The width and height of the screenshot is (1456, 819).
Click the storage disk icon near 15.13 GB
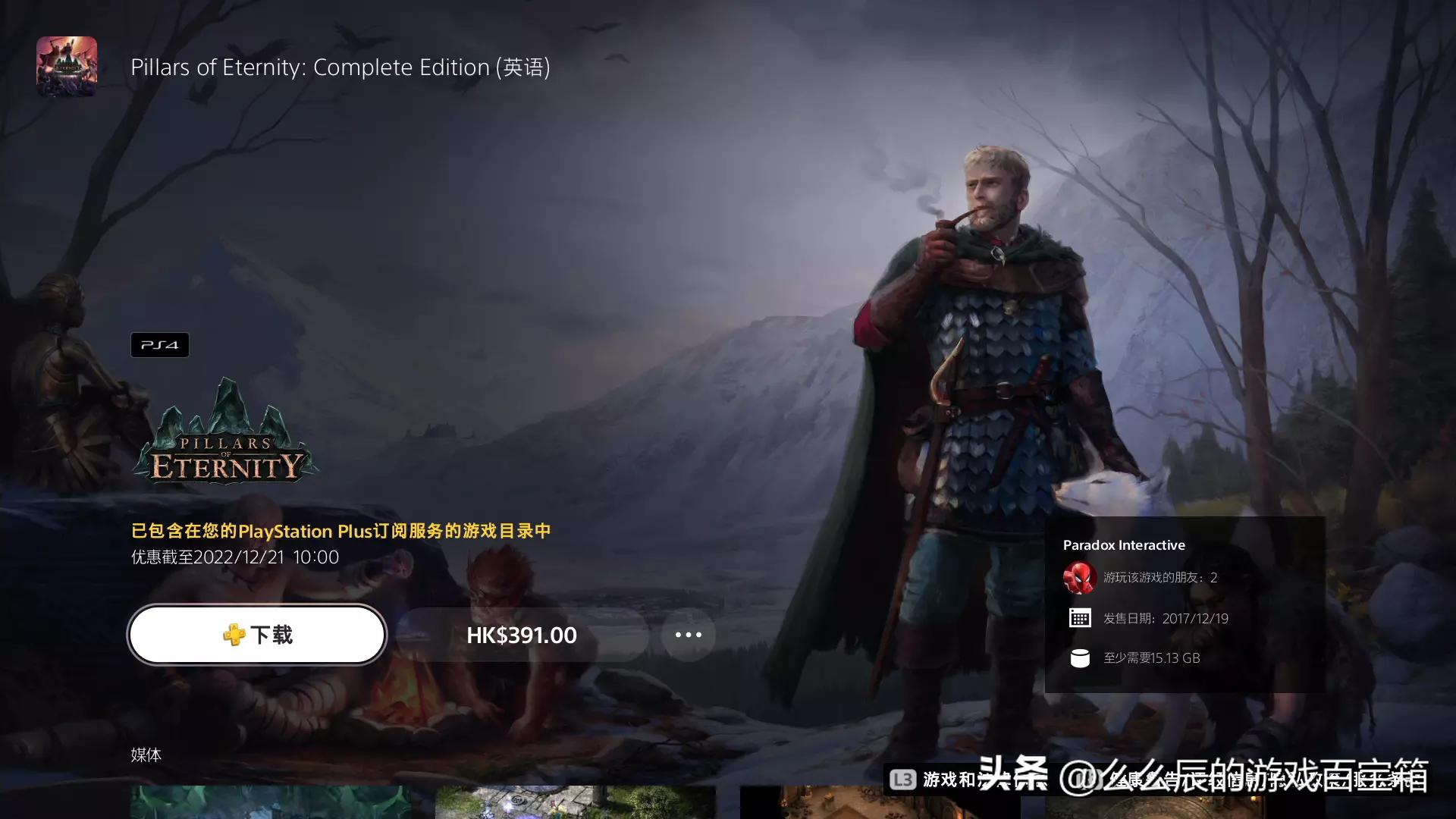tap(1080, 658)
